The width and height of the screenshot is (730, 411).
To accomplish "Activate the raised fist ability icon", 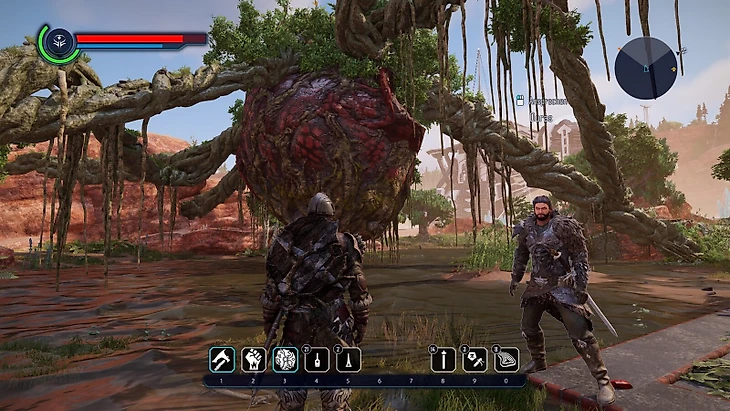I will [253, 359].
